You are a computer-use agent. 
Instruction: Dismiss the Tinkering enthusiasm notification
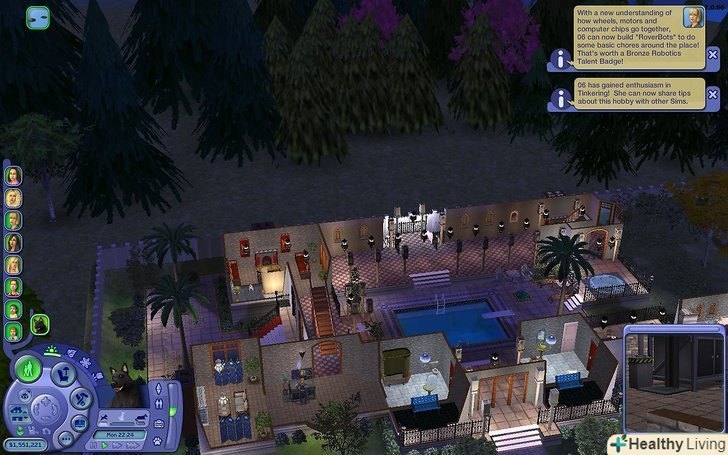click(712, 95)
